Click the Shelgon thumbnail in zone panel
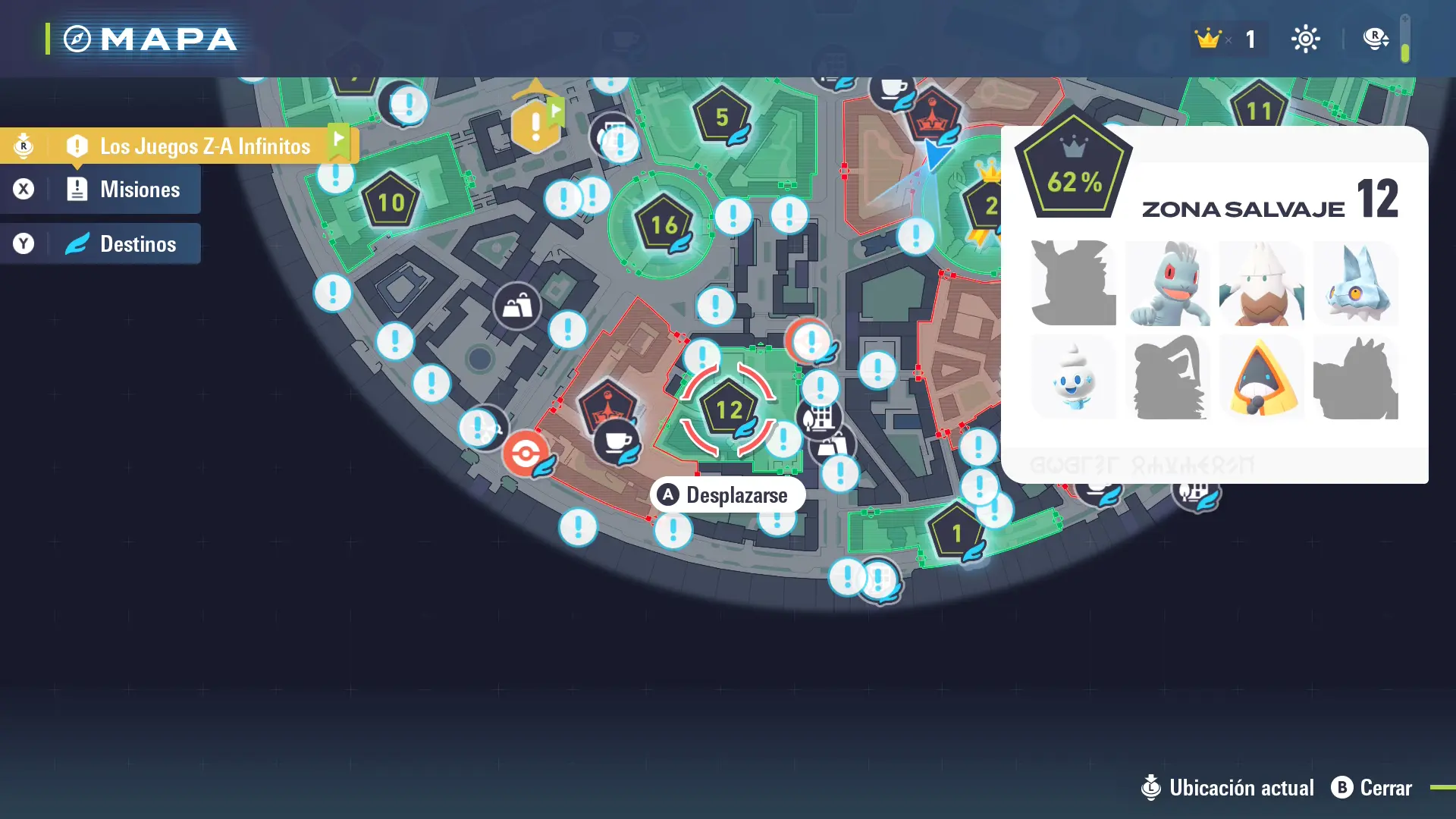This screenshot has height=819, width=1456. 1356,284
